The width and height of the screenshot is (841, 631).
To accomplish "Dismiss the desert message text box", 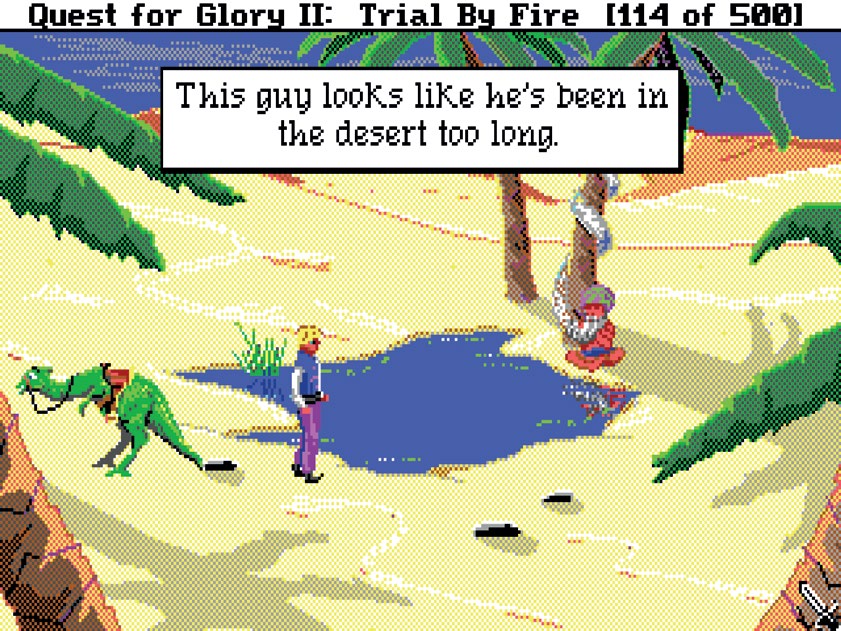I will 419,118.
